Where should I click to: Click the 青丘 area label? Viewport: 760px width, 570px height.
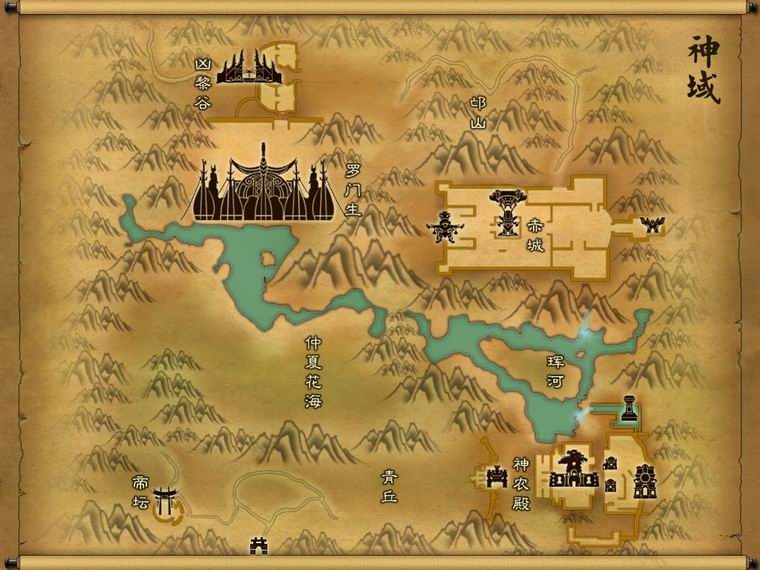click(x=390, y=486)
